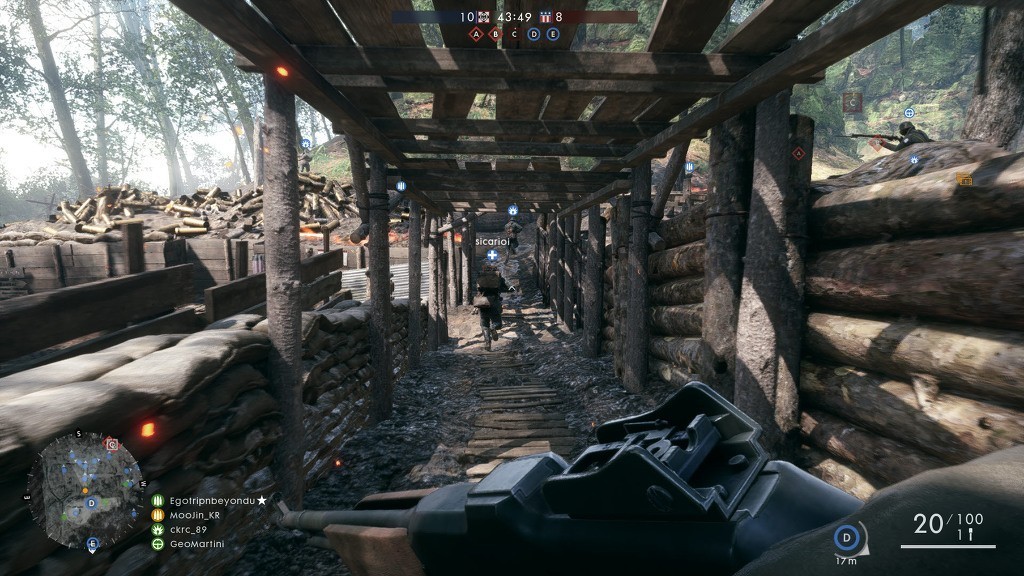The image size is (1024, 576).
Task: Select objective C flag in top bar
Action: point(514,34)
